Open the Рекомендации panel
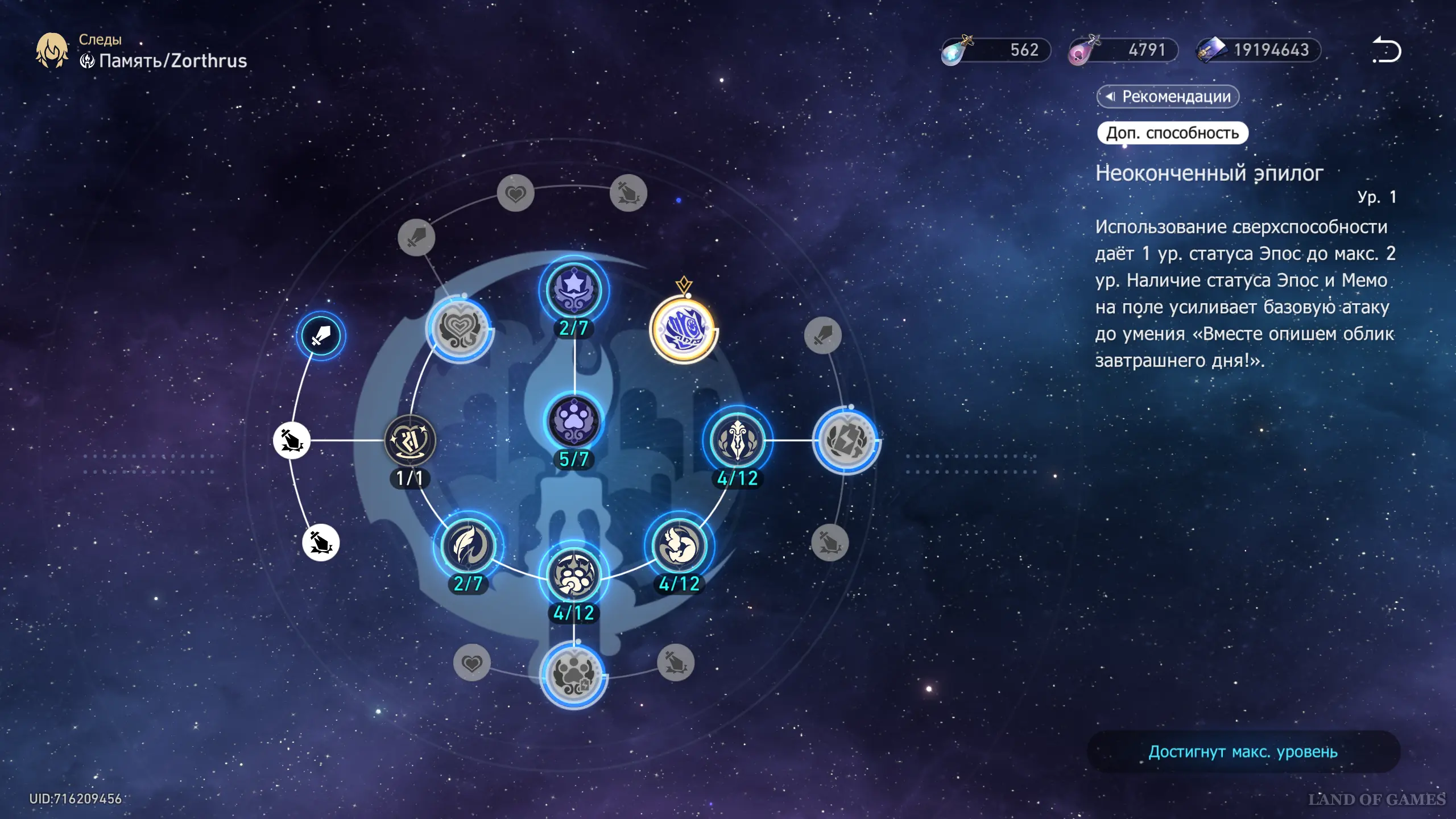This screenshot has width=1456, height=819. click(x=1168, y=97)
